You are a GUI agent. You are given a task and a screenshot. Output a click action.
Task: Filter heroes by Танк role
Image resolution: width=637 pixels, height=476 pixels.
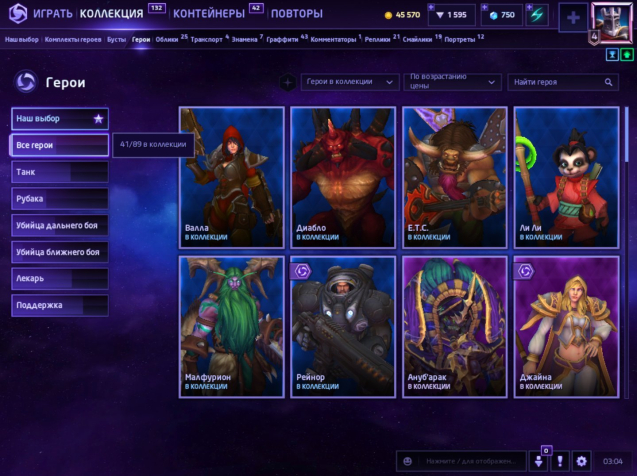point(59,172)
